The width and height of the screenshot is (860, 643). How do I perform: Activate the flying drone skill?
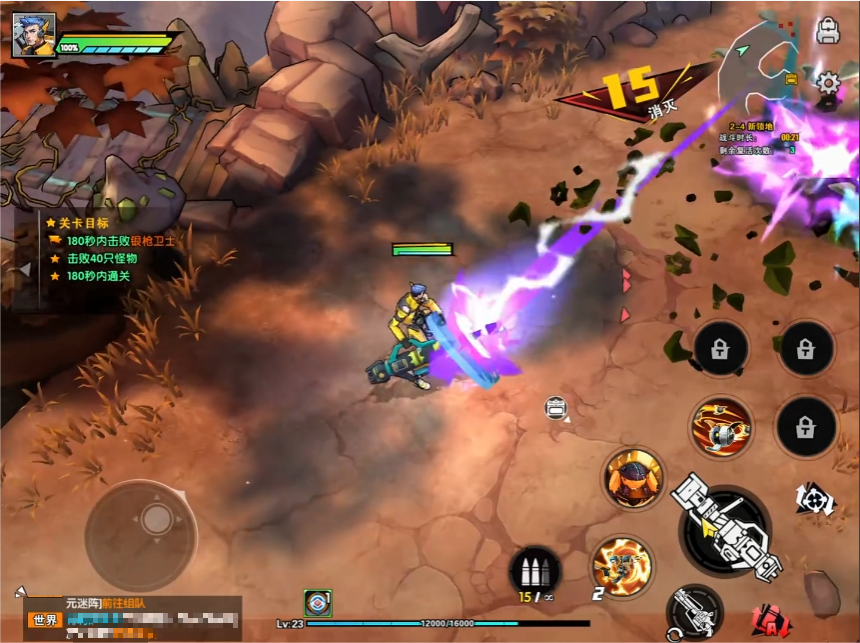coord(721,427)
